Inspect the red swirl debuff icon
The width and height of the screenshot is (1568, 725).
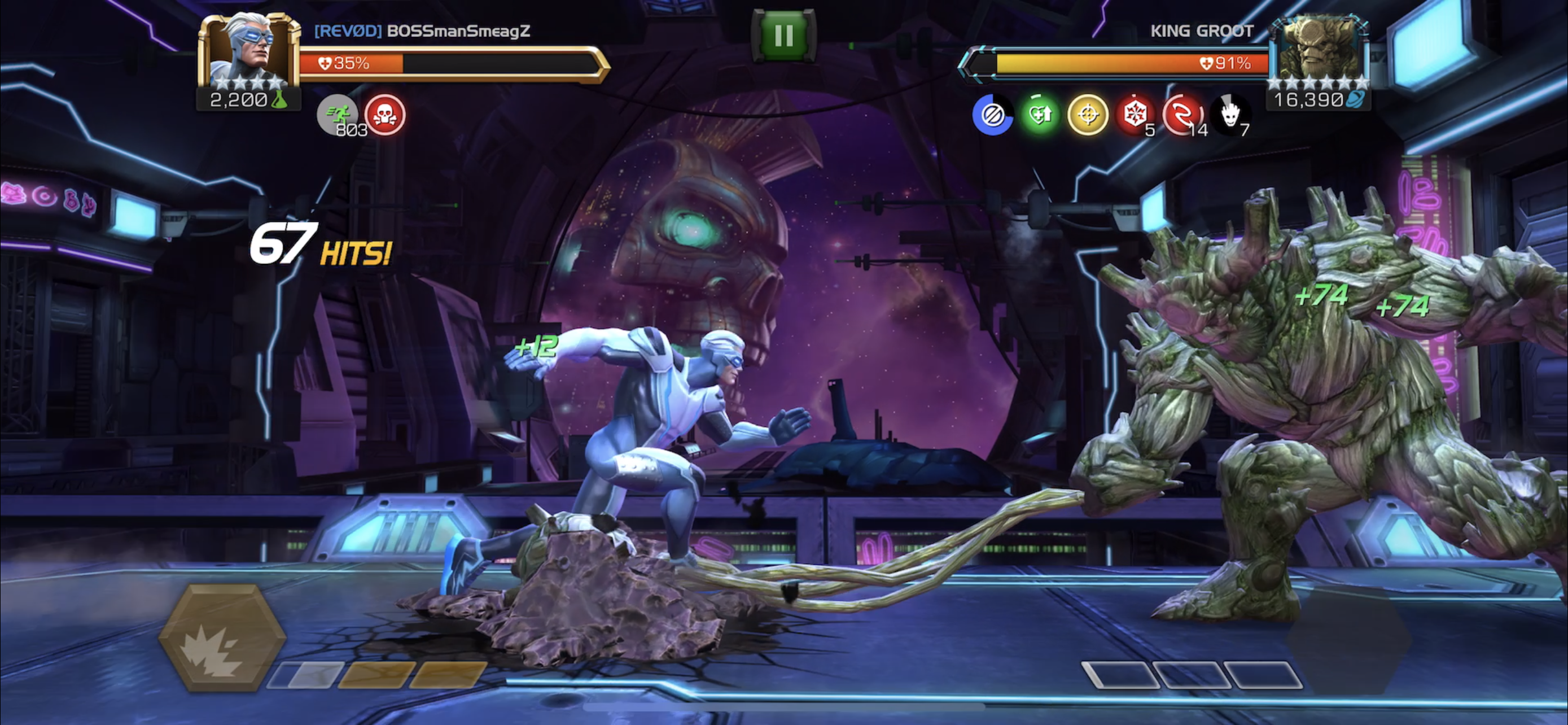1182,115
